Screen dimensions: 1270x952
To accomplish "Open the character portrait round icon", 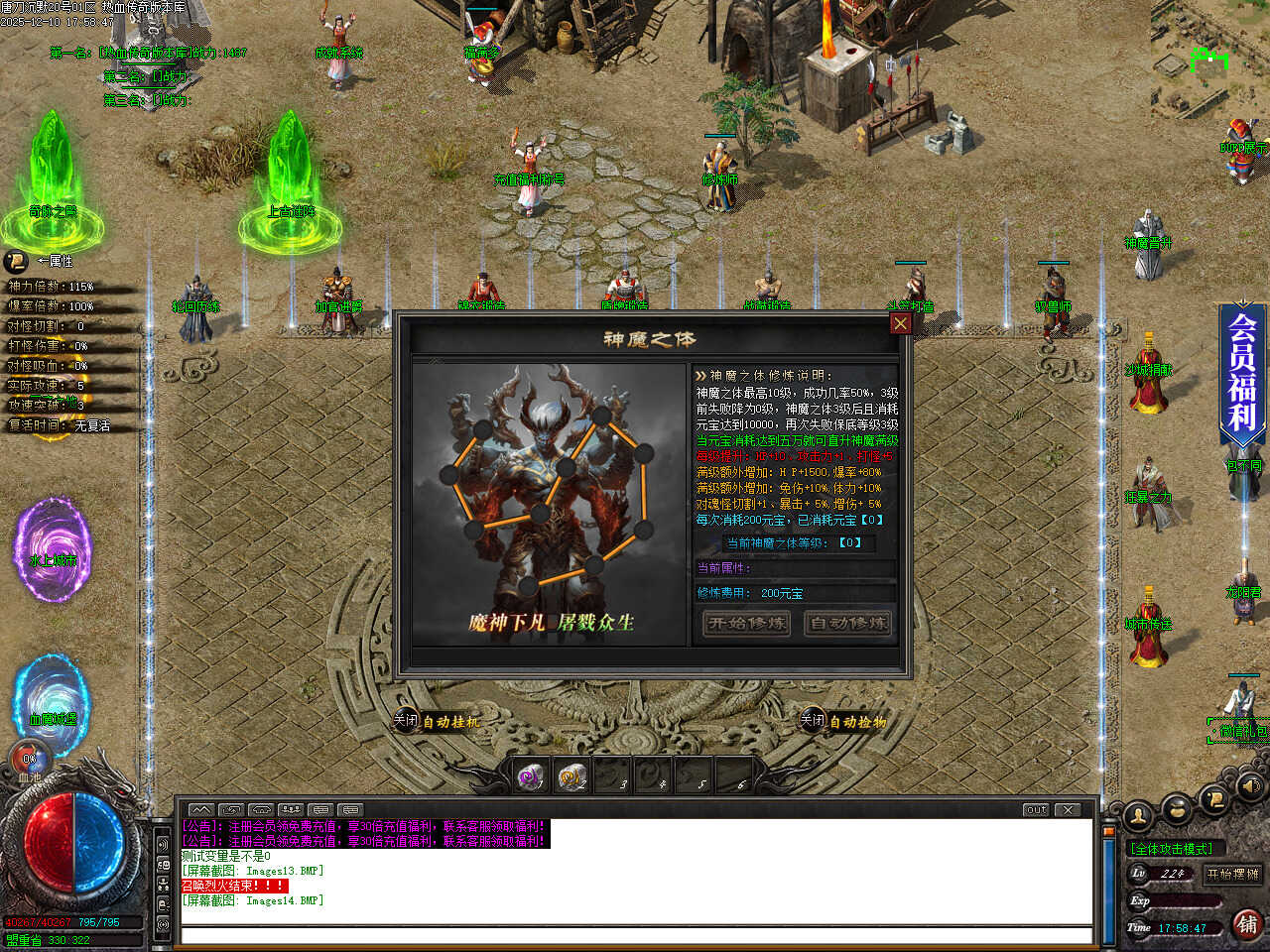I will [x=1138, y=815].
